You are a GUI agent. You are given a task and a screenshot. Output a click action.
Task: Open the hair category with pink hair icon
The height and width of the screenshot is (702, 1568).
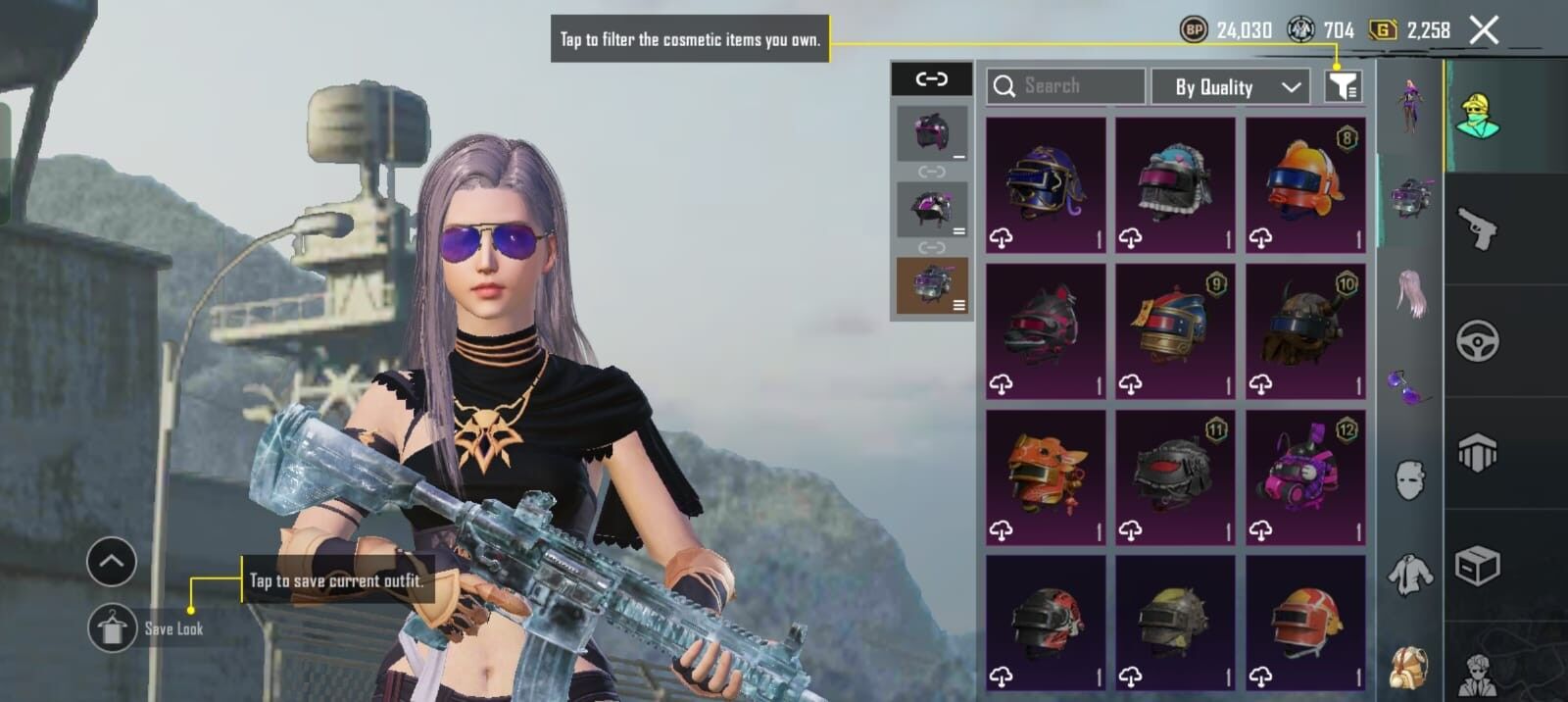coord(1410,292)
